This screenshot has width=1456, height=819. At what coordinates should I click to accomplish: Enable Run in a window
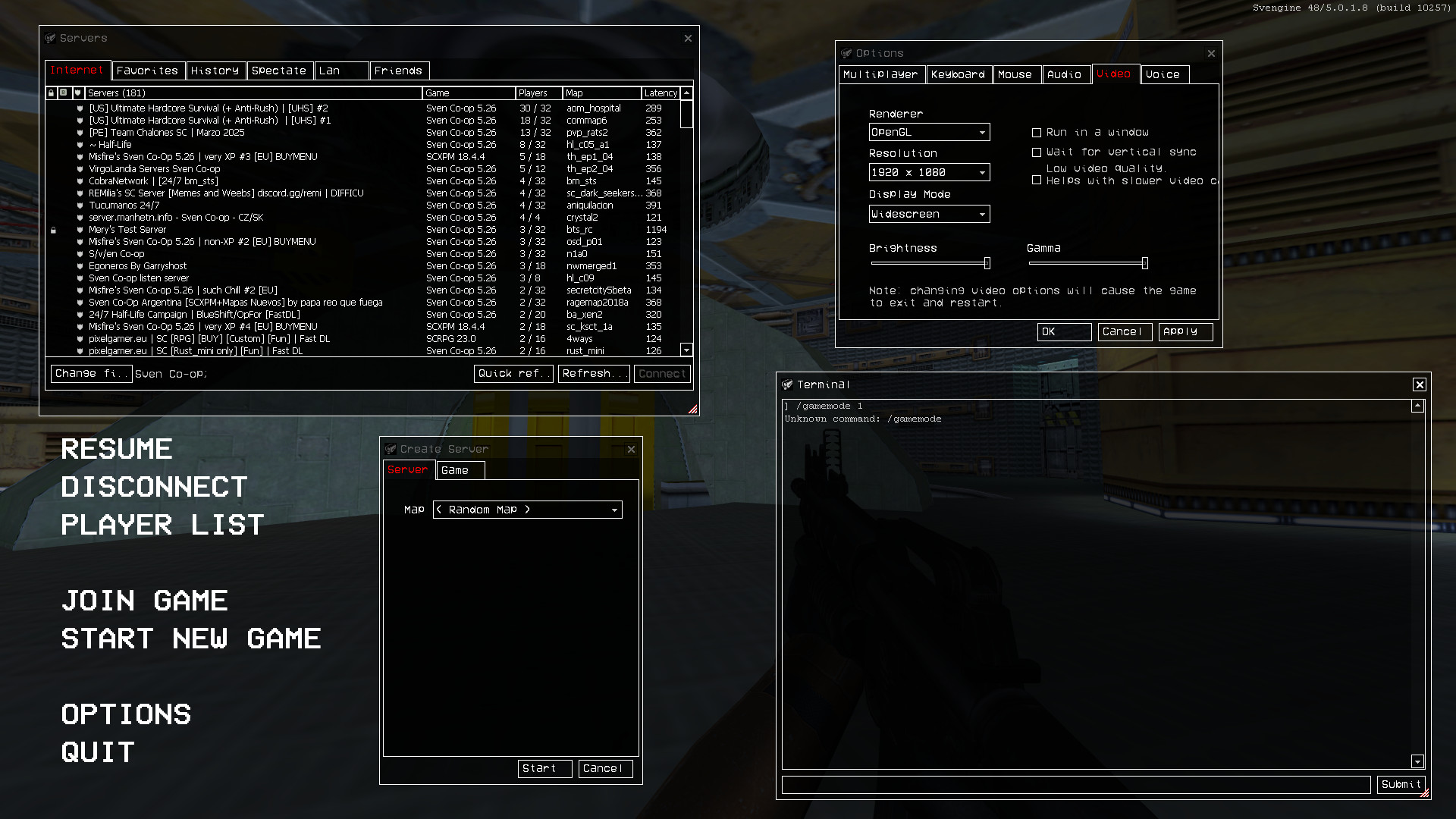coord(1037,132)
